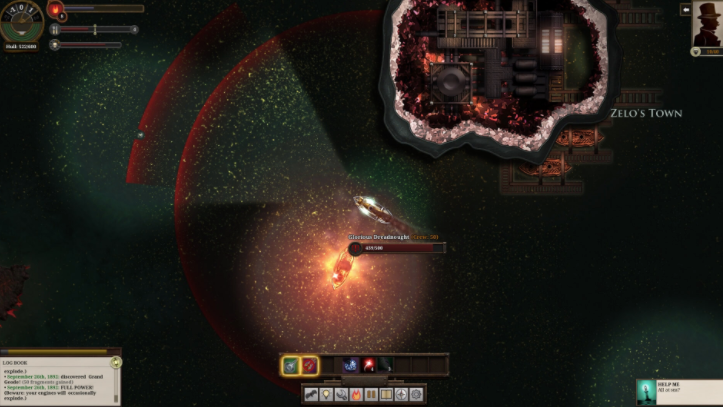Activate the flame full-power button

(x=356, y=395)
